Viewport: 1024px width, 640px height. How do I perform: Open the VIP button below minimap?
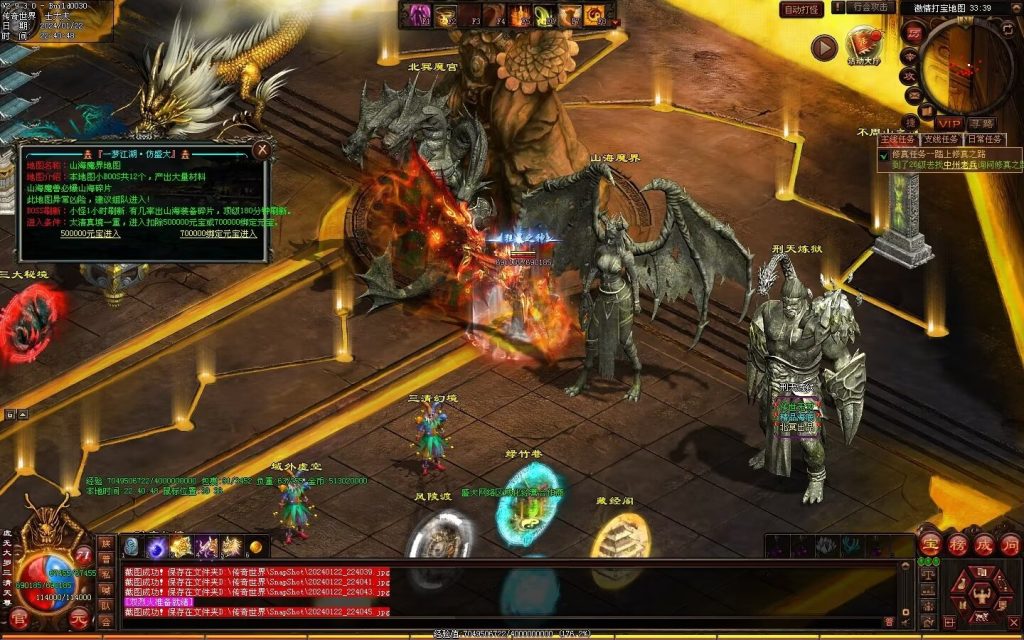(948, 123)
